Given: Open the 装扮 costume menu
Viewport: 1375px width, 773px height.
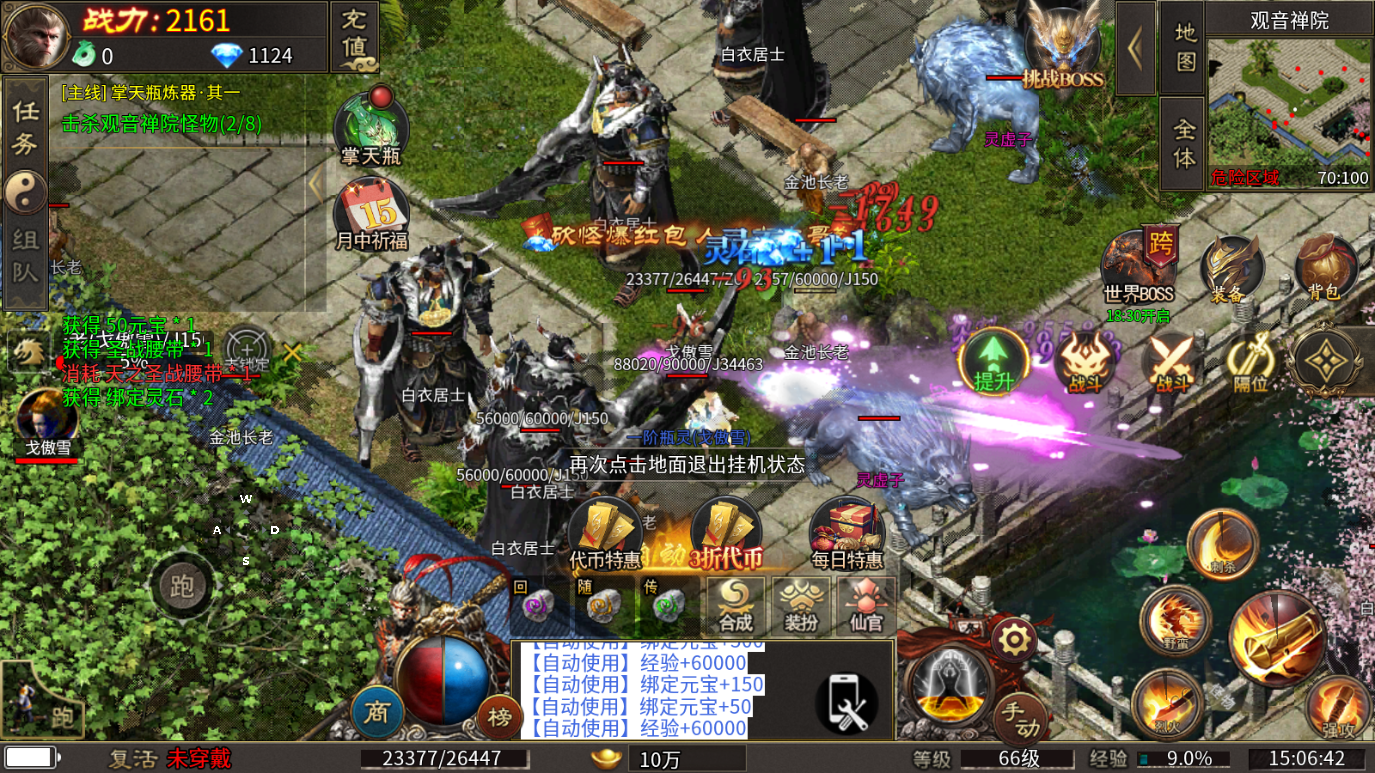Looking at the screenshot, I should (x=801, y=603).
